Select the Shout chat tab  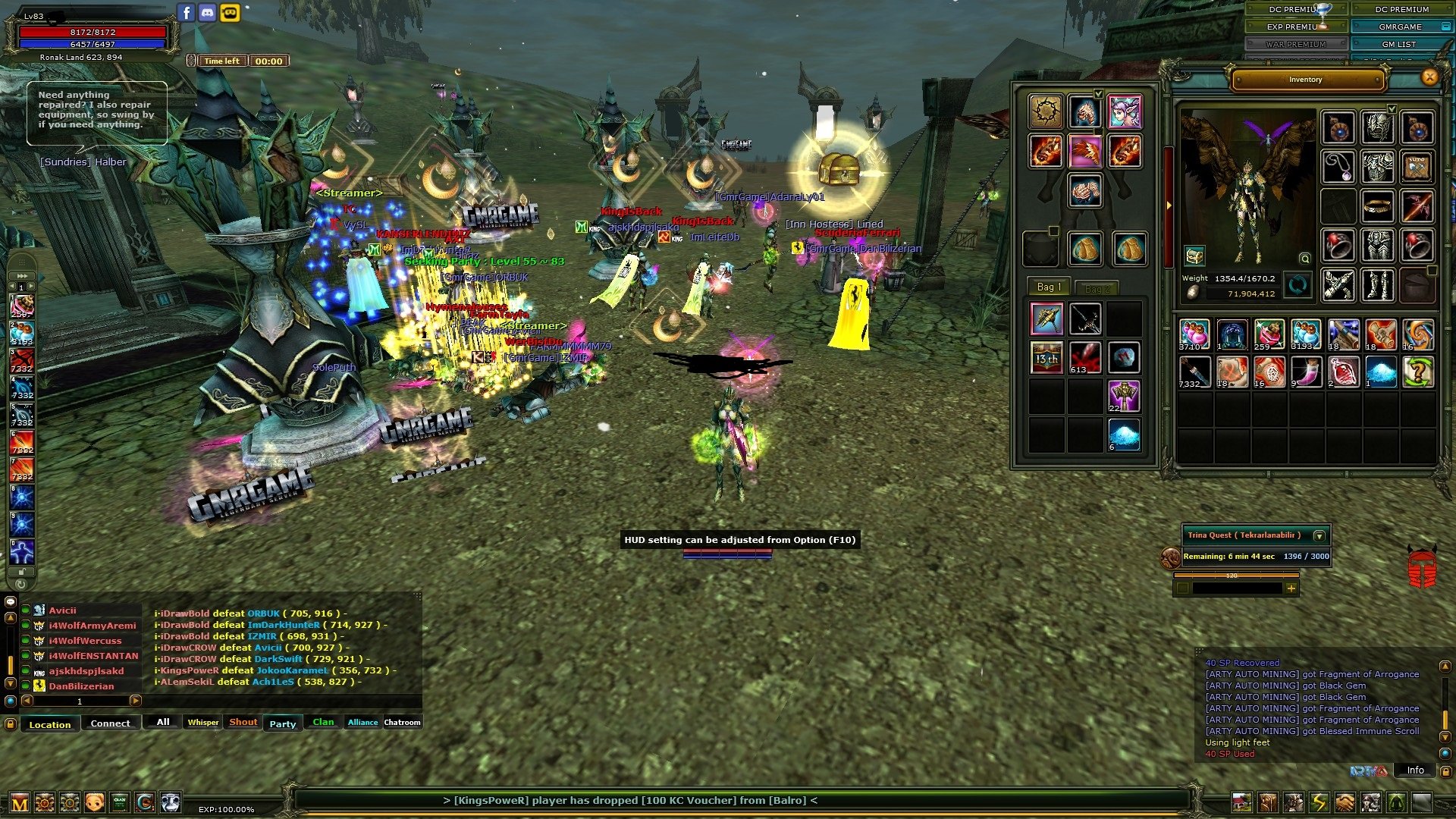(x=243, y=722)
